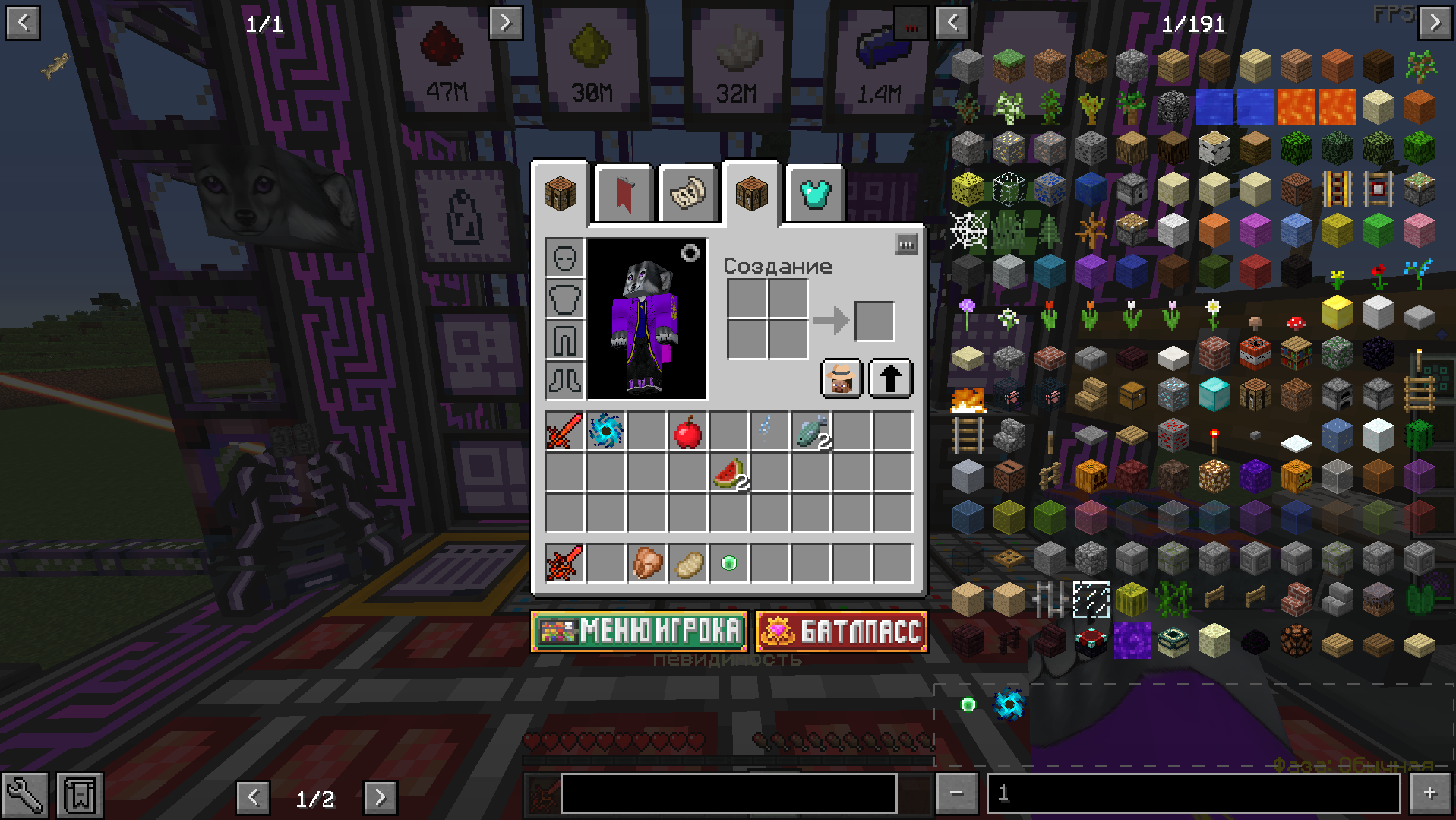Select the green emerald orb hotbar slot
Screen dimensions: 1456x820
point(729,563)
